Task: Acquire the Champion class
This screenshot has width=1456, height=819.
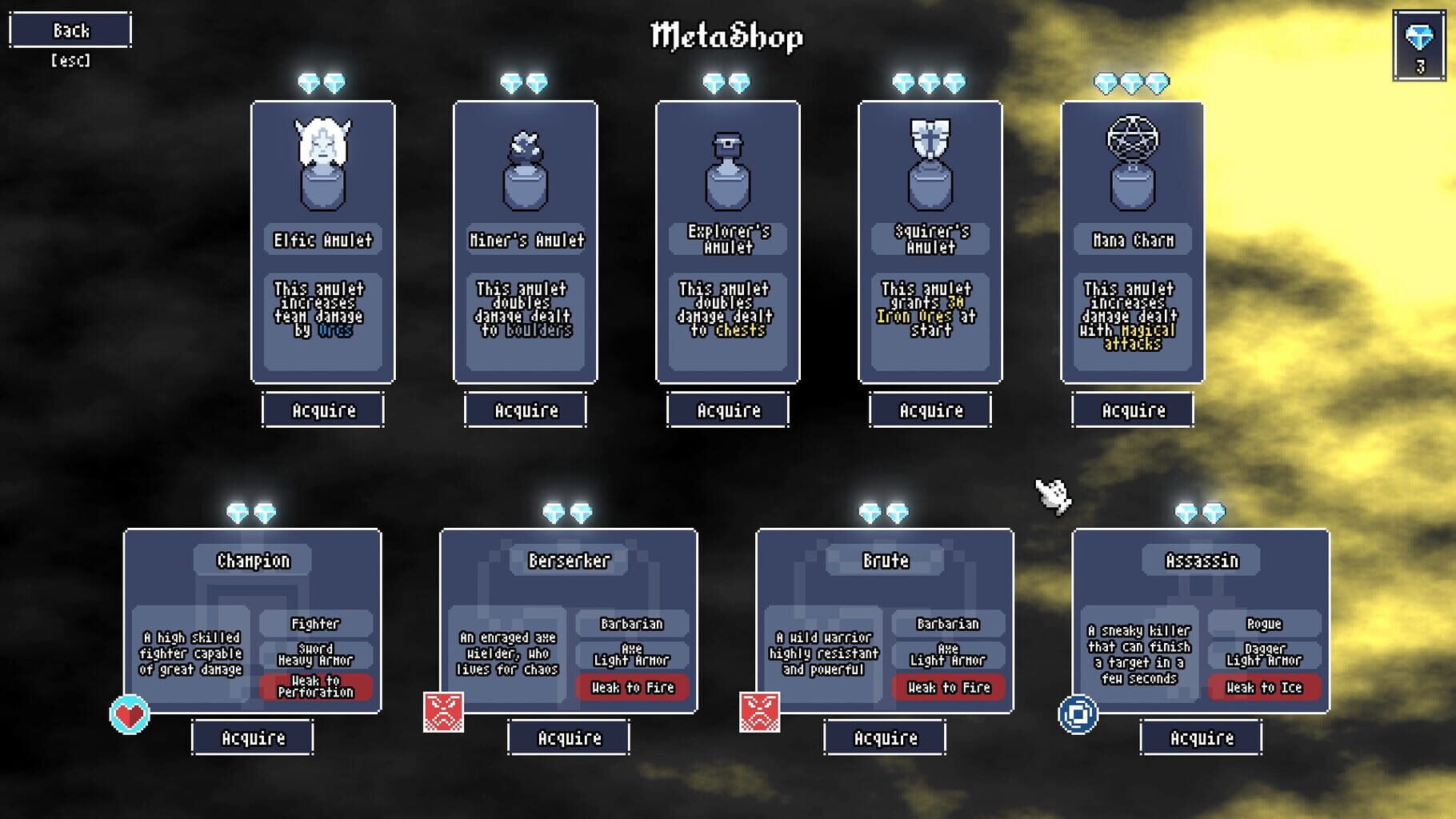Action: tap(251, 737)
